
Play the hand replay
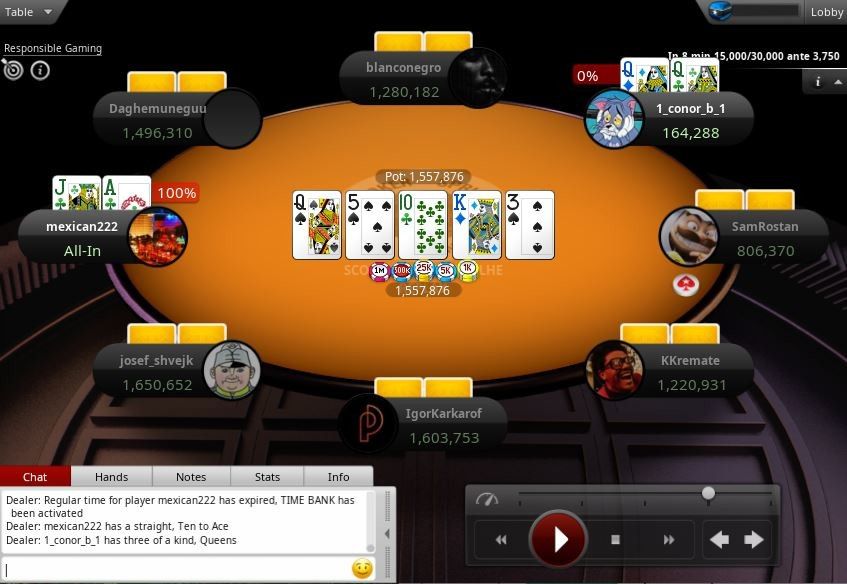pos(559,540)
